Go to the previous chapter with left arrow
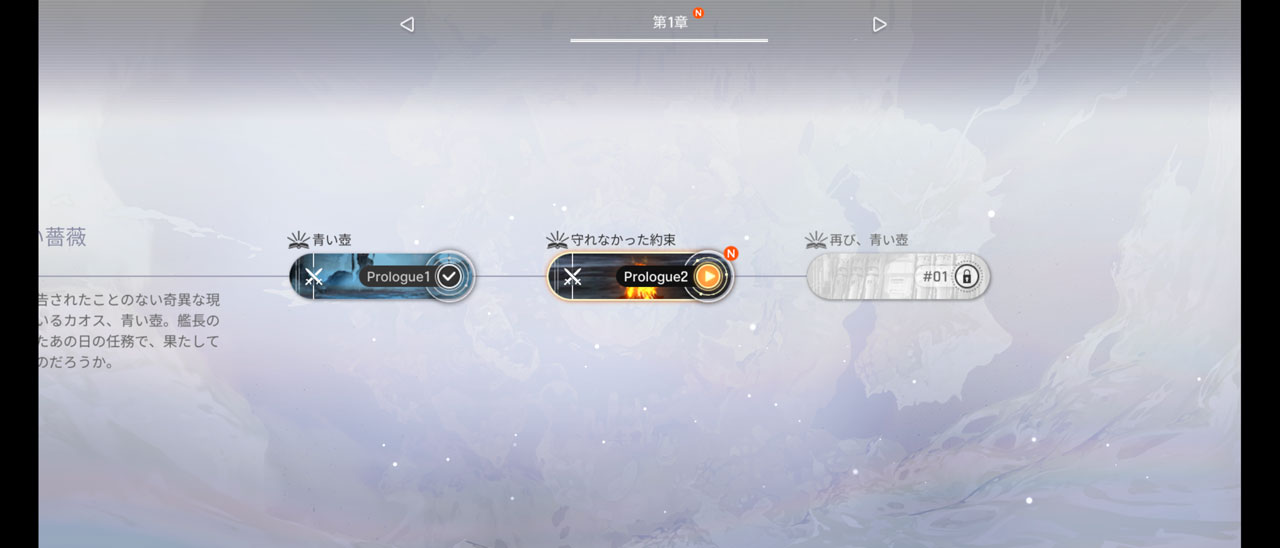Screen dimensions: 1280x548 click(407, 24)
